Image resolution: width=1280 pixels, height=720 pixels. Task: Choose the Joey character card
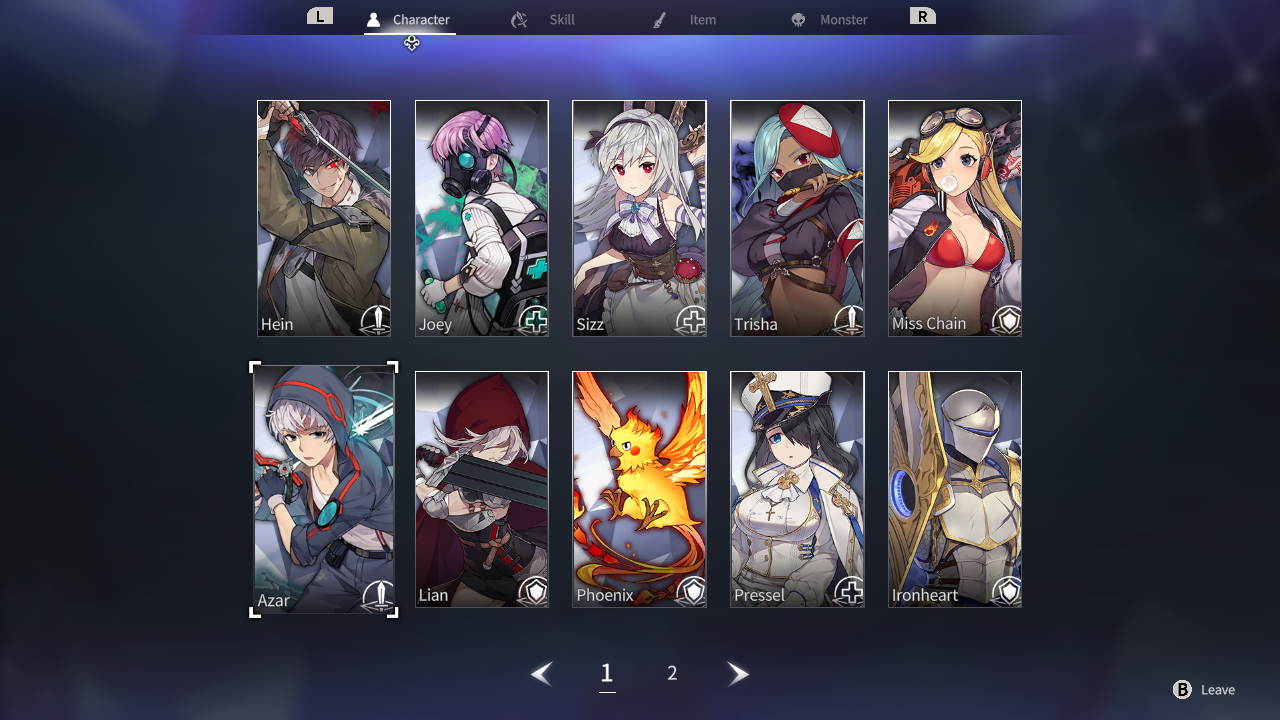[482, 218]
